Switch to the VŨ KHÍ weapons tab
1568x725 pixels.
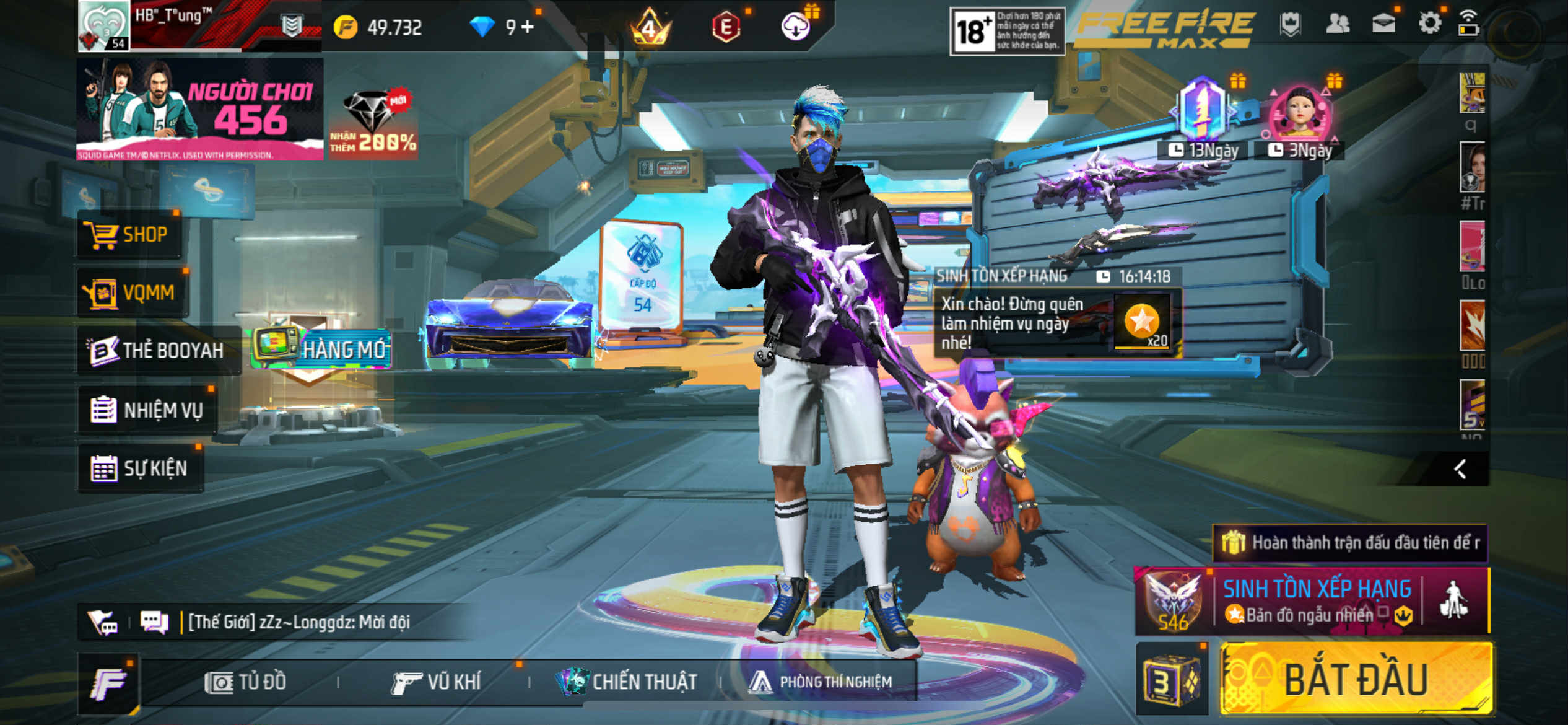437,682
